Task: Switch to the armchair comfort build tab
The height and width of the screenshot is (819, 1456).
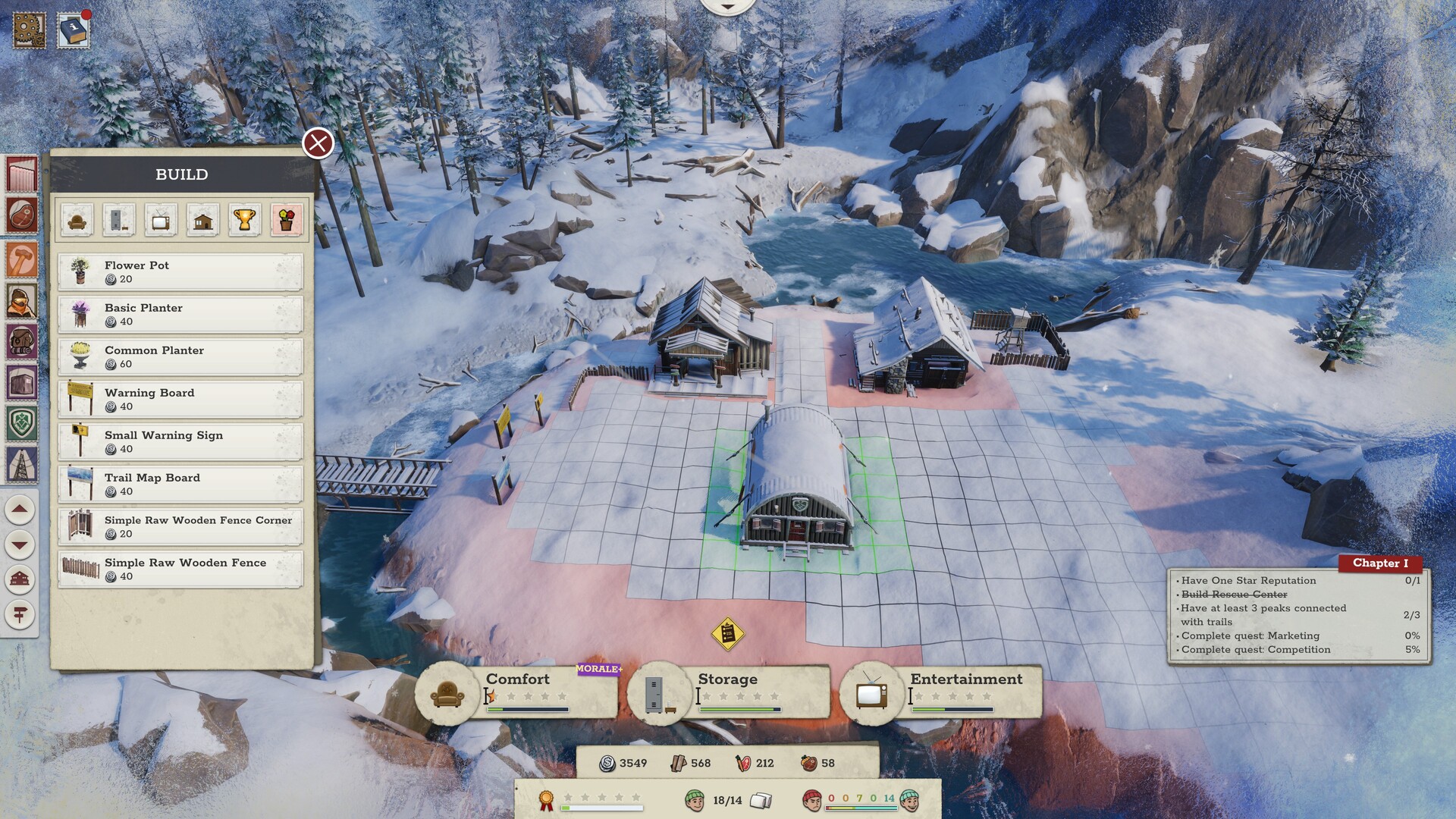Action: point(77,220)
